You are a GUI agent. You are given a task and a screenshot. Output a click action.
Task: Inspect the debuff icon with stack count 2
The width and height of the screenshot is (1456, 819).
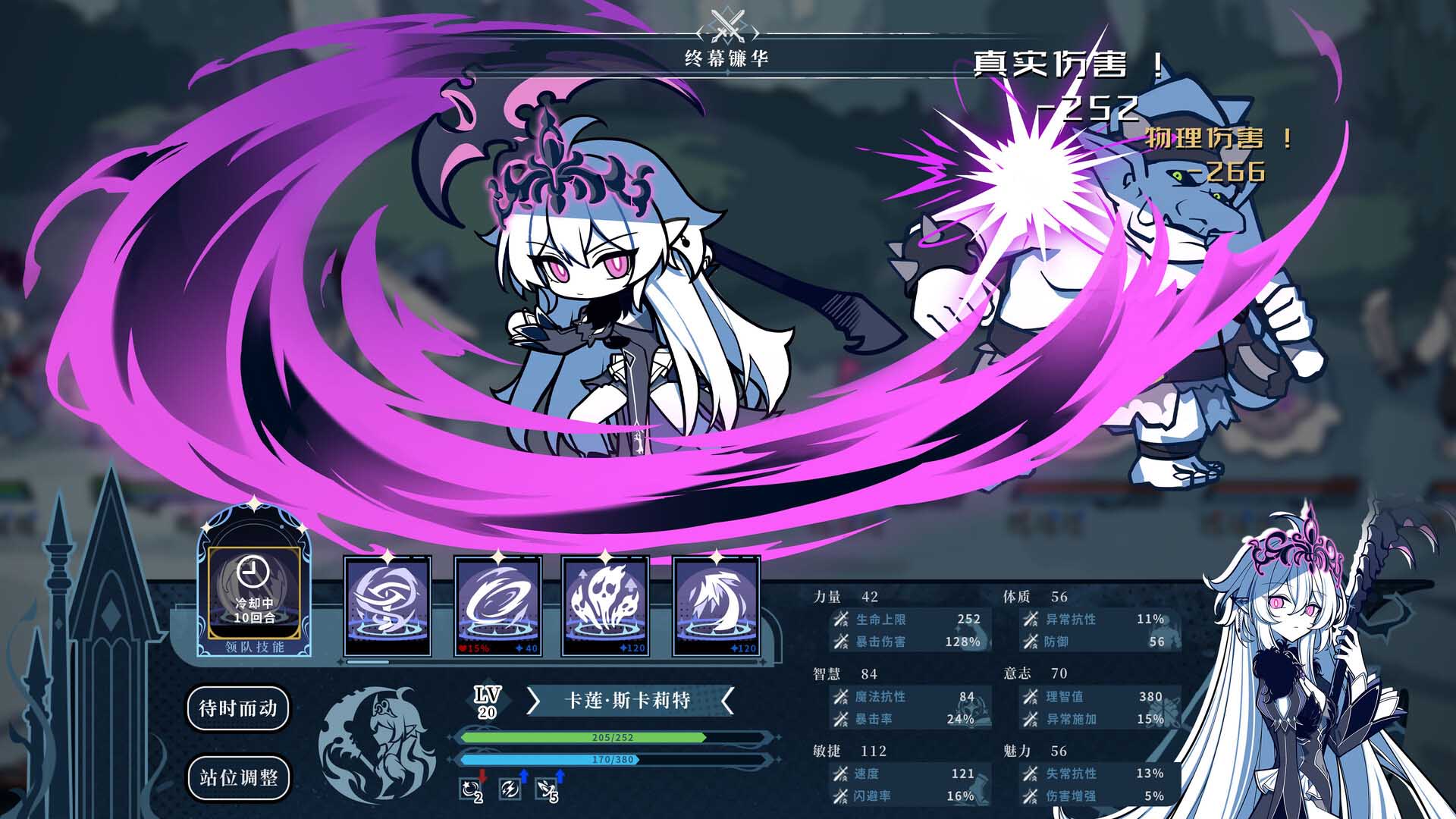point(468,789)
